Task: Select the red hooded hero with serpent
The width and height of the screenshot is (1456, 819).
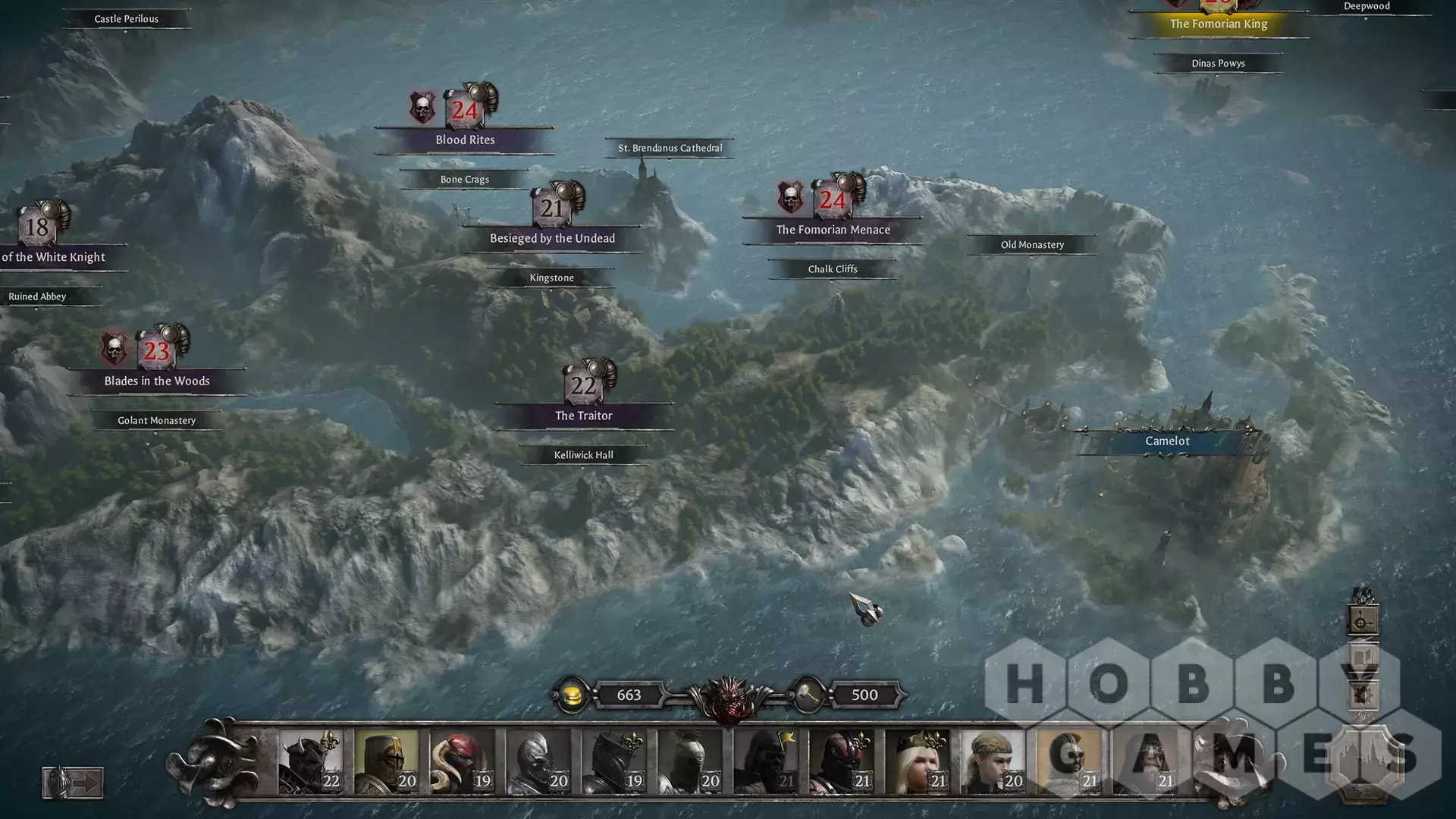Action: pos(462,761)
